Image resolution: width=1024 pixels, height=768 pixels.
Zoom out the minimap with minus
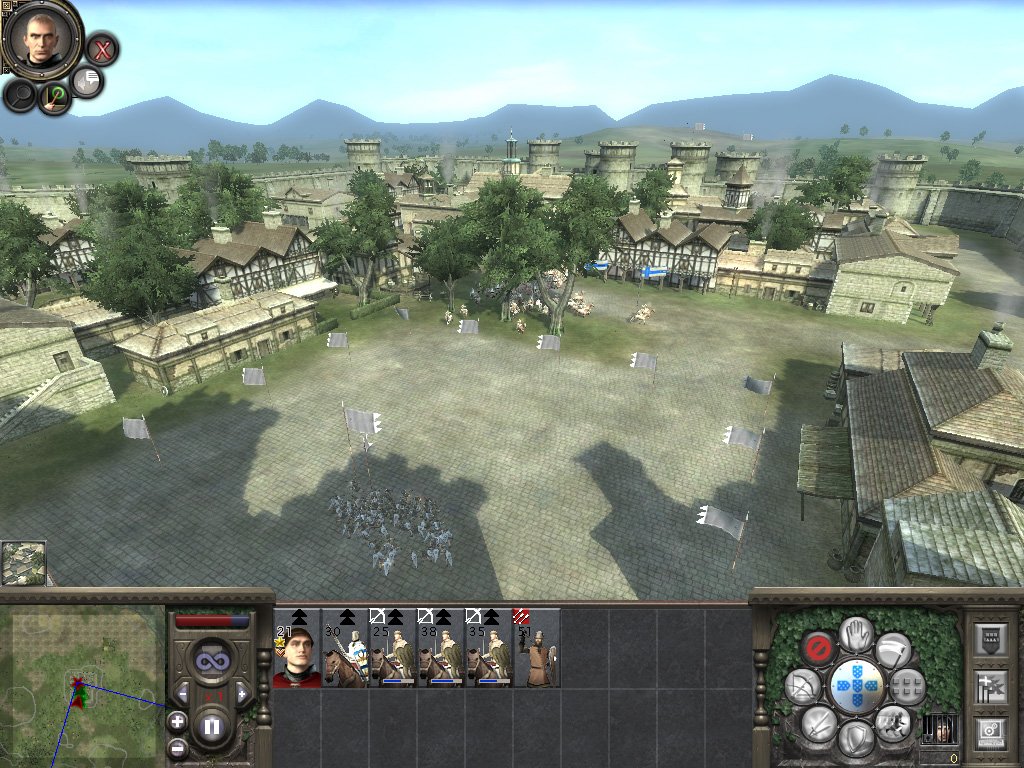177,747
